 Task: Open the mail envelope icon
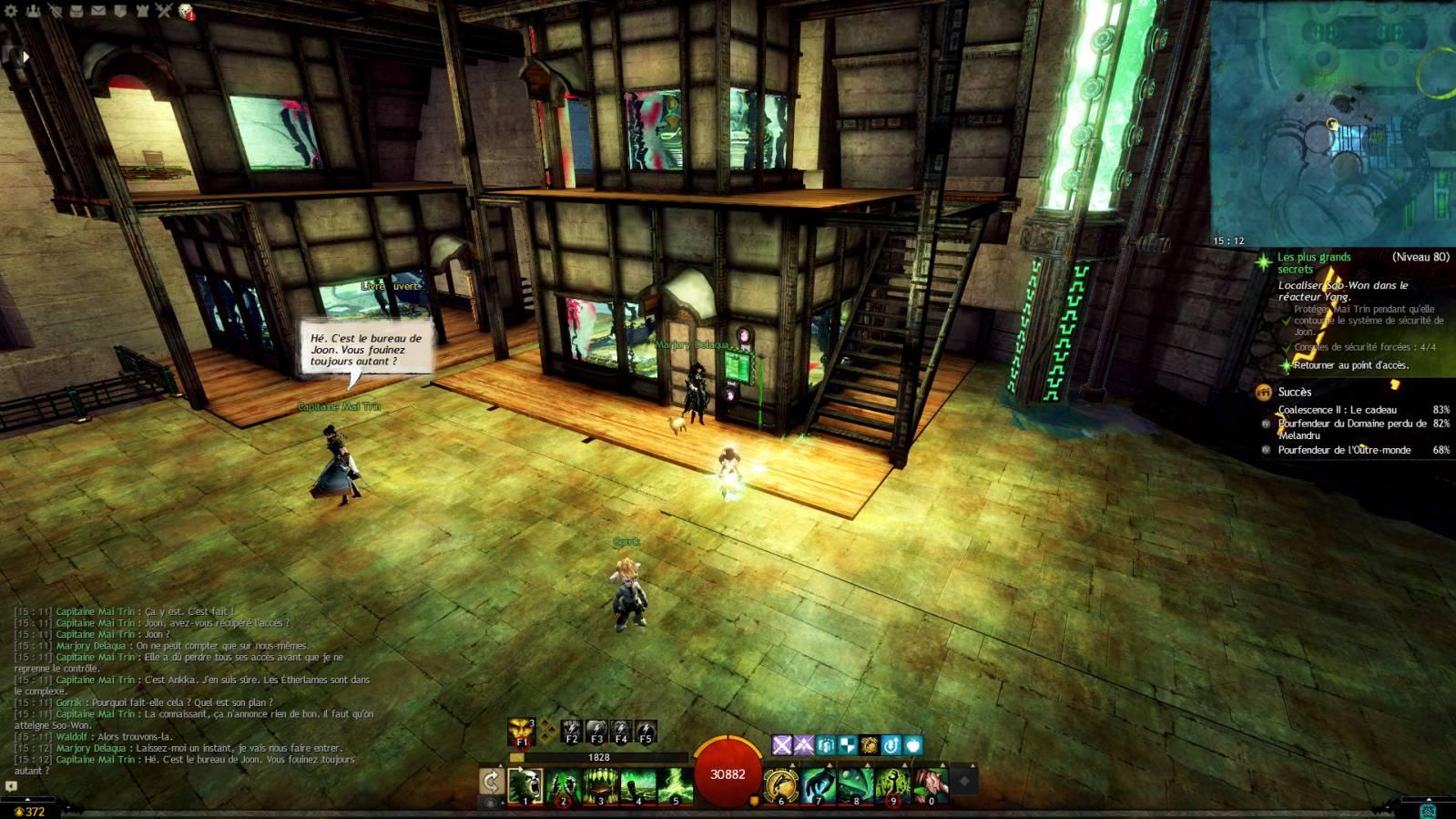tap(98, 11)
